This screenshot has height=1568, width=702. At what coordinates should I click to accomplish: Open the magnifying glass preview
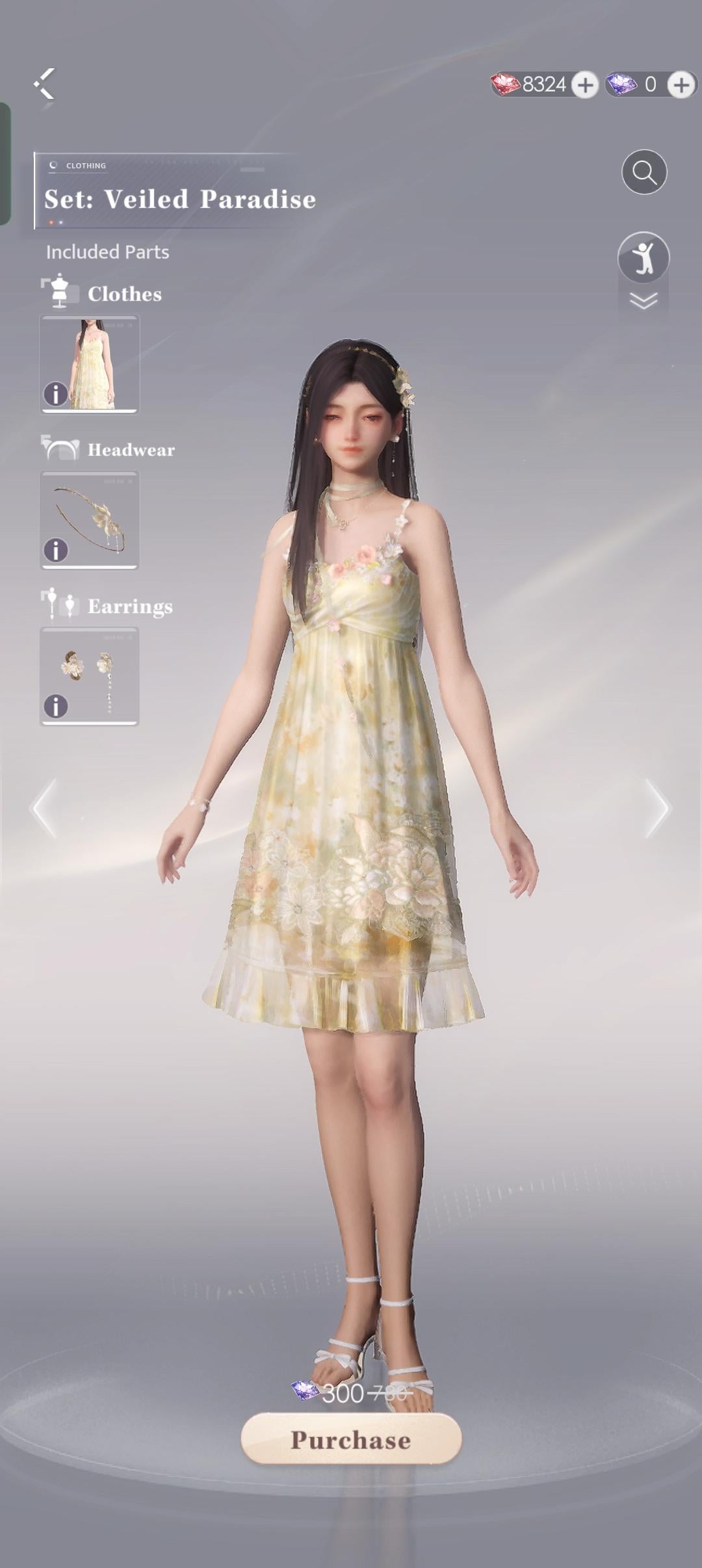pyautogui.click(x=643, y=172)
